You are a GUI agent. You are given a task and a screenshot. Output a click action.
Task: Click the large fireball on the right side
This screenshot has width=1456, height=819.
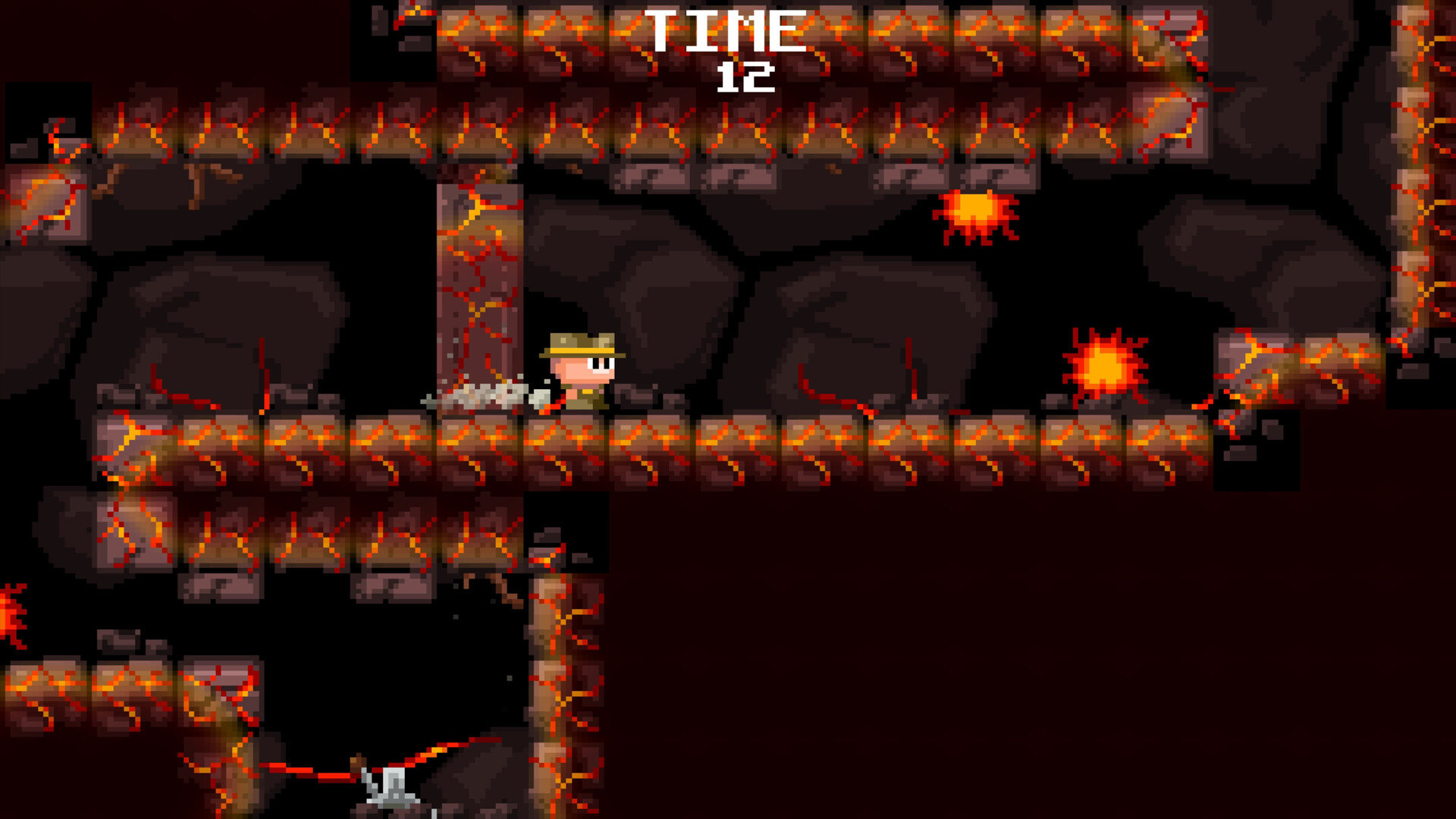[x=1106, y=364]
